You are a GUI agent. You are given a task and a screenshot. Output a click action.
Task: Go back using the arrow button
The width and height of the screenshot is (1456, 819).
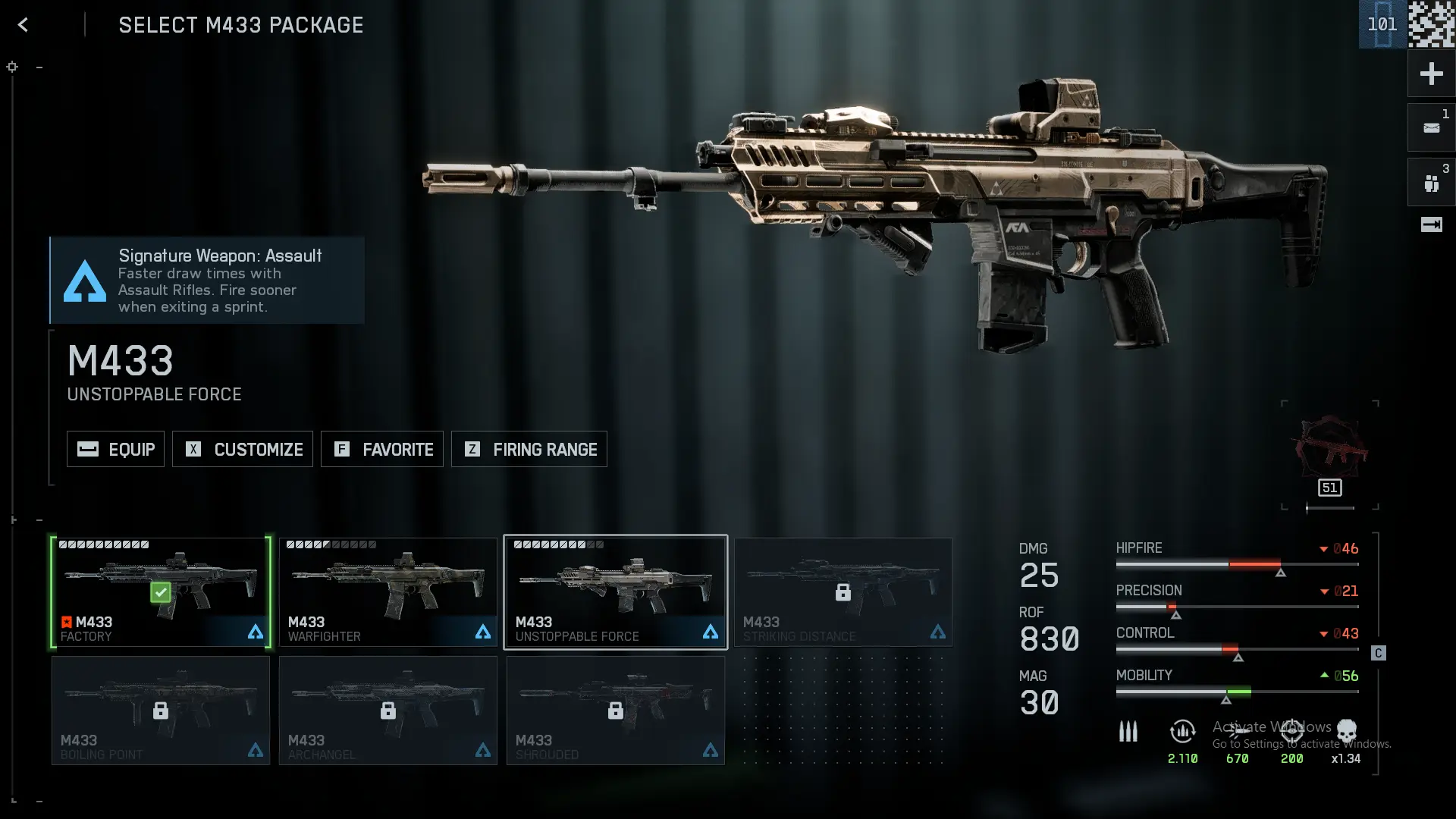tap(23, 25)
